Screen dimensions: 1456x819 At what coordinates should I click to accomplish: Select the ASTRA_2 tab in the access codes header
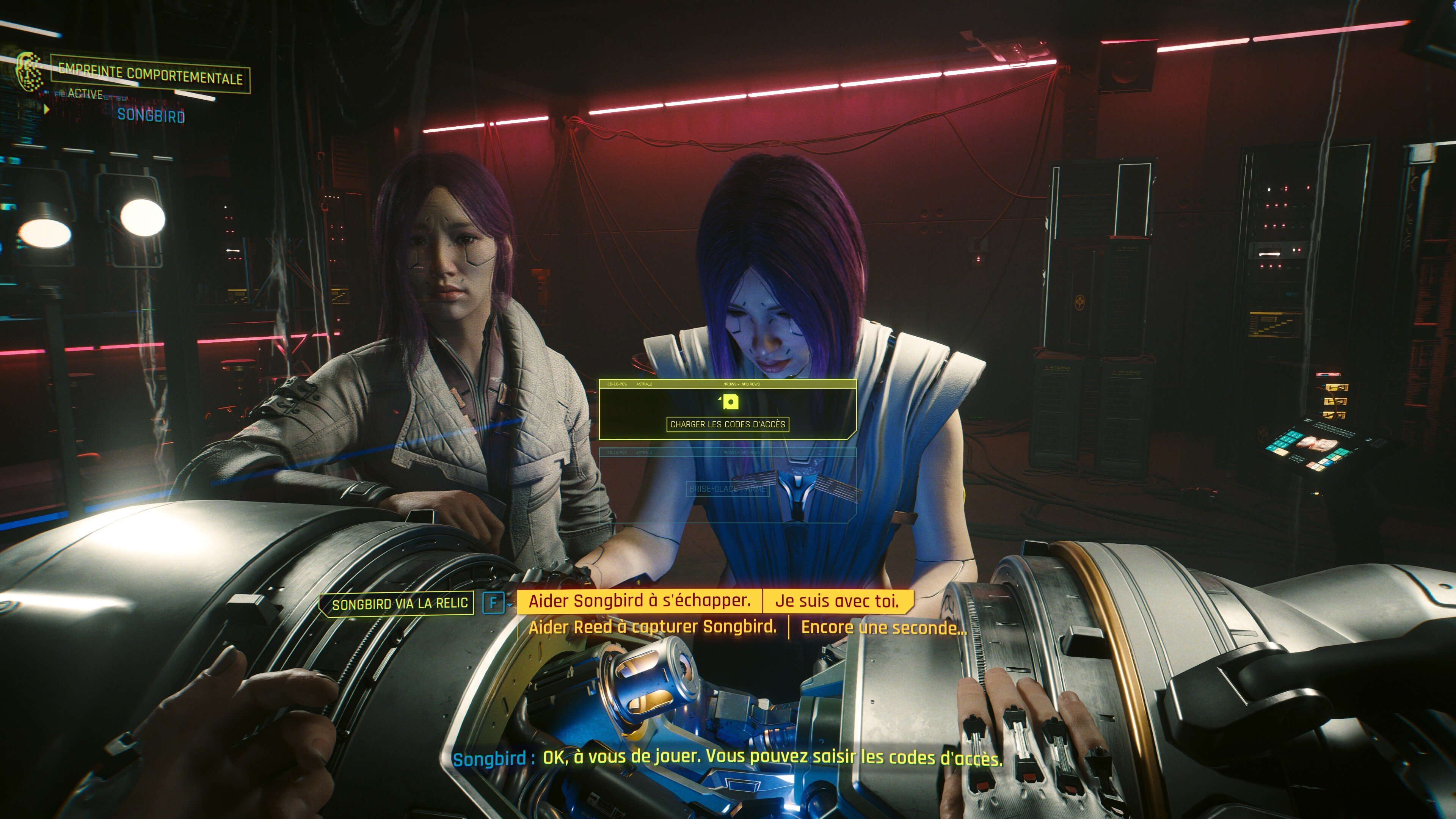coord(644,384)
